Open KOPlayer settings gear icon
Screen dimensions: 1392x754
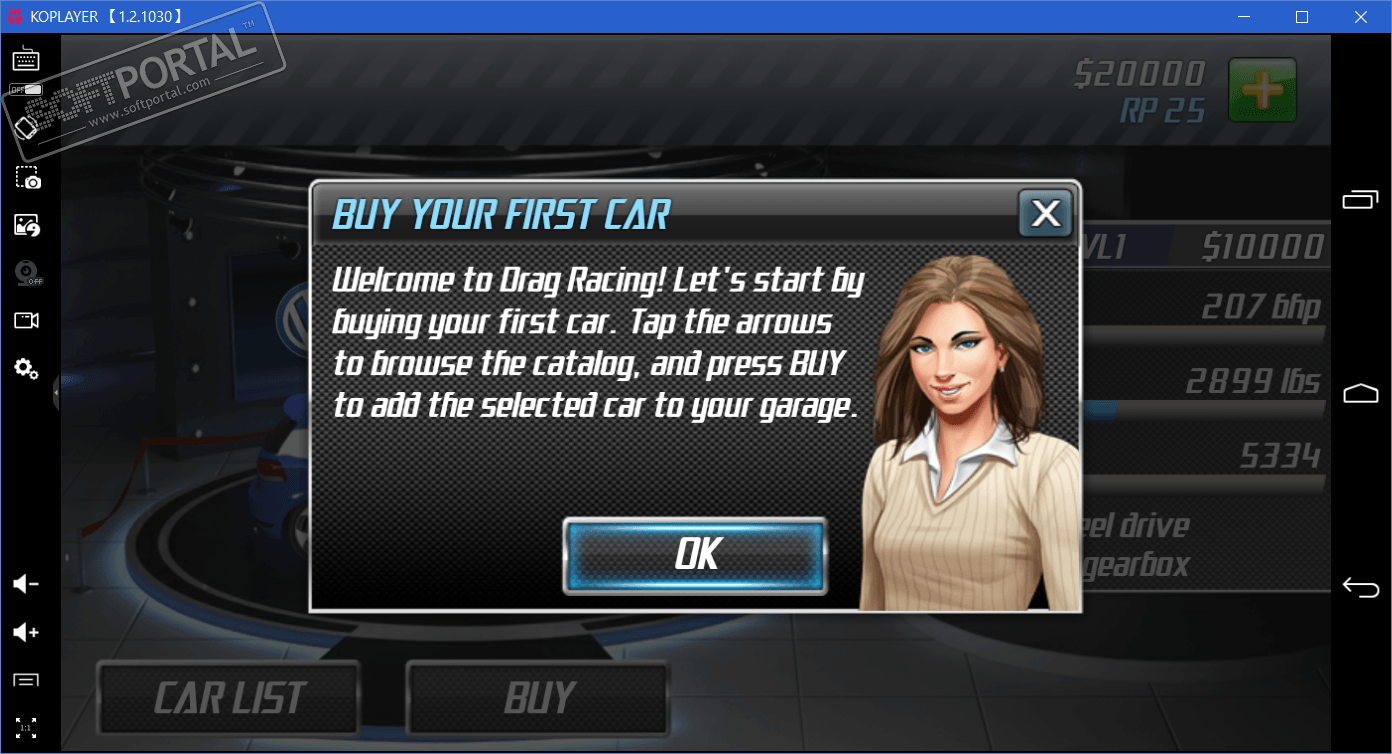point(26,369)
